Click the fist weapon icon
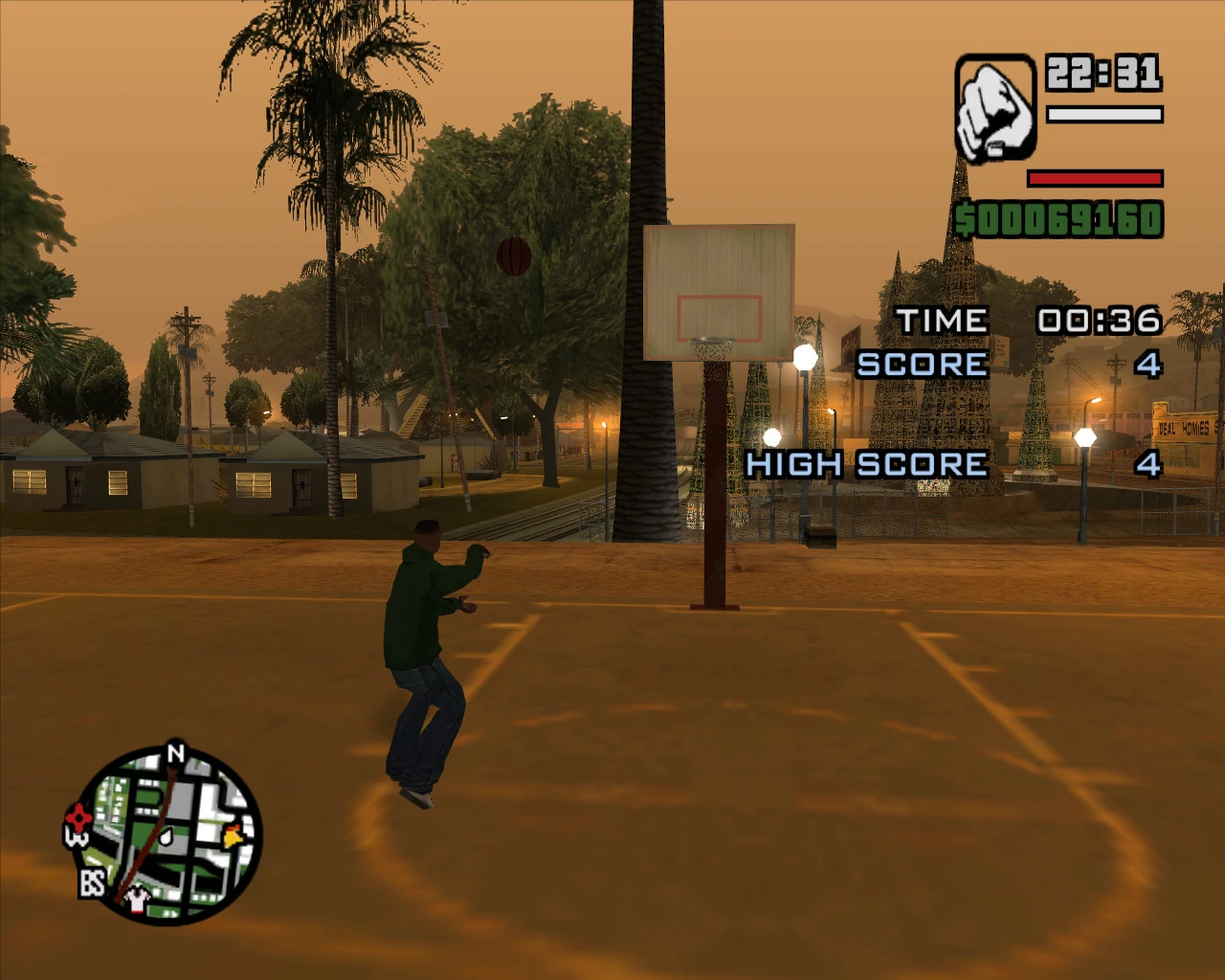This screenshot has width=1225, height=980. tap(996, 108)
